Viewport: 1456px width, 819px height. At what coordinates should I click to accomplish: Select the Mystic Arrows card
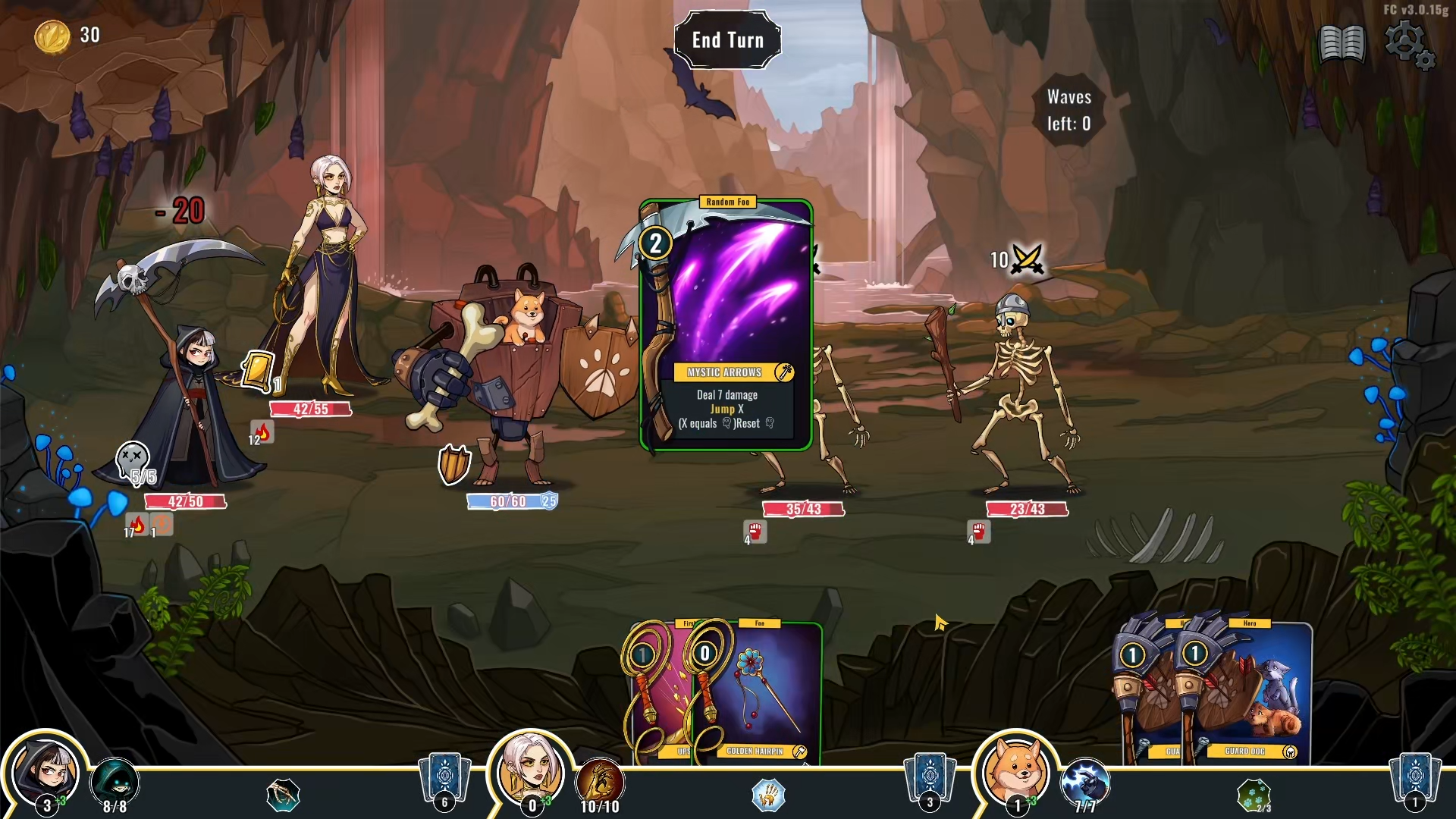pyautogui.click(x=726, y=326)
